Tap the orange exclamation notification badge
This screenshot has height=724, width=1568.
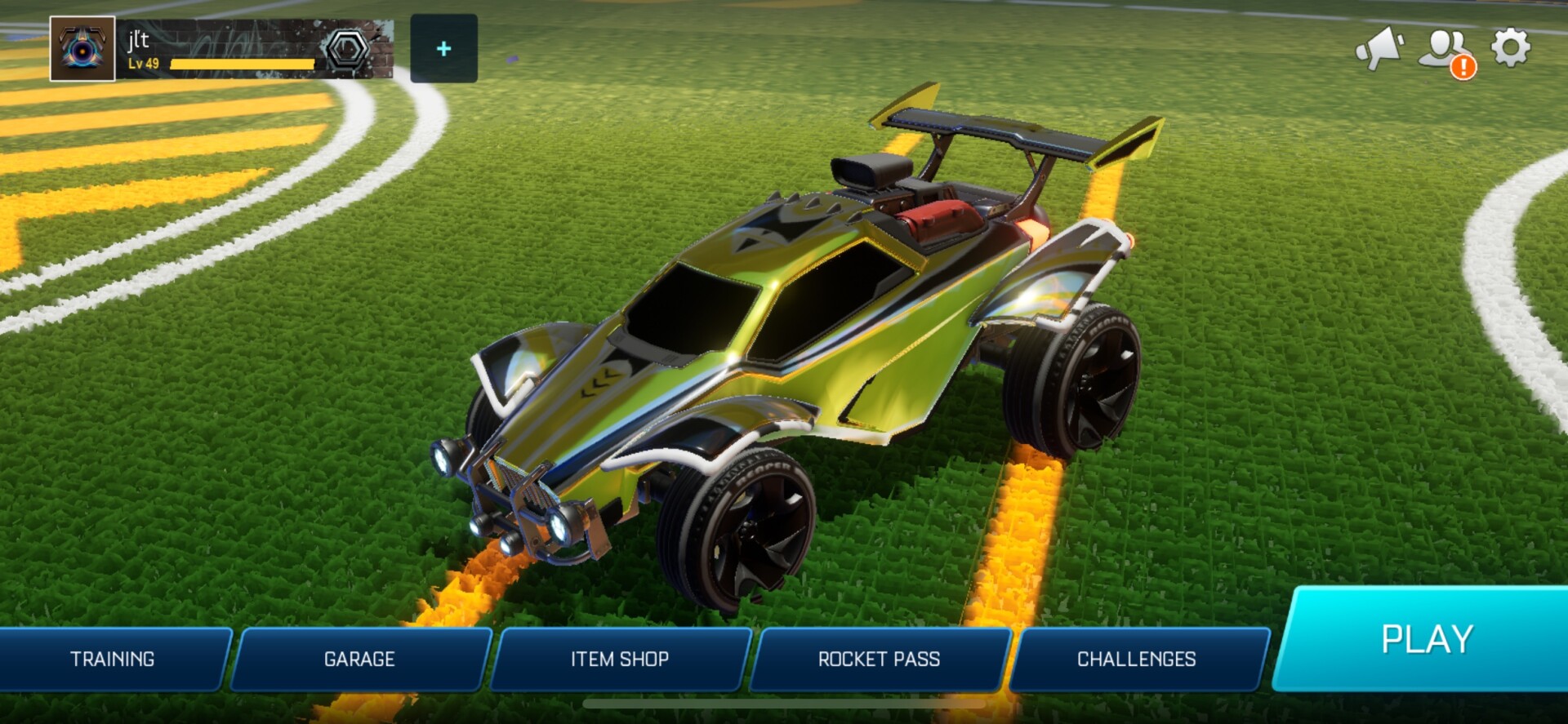(x=1464, y=68)
